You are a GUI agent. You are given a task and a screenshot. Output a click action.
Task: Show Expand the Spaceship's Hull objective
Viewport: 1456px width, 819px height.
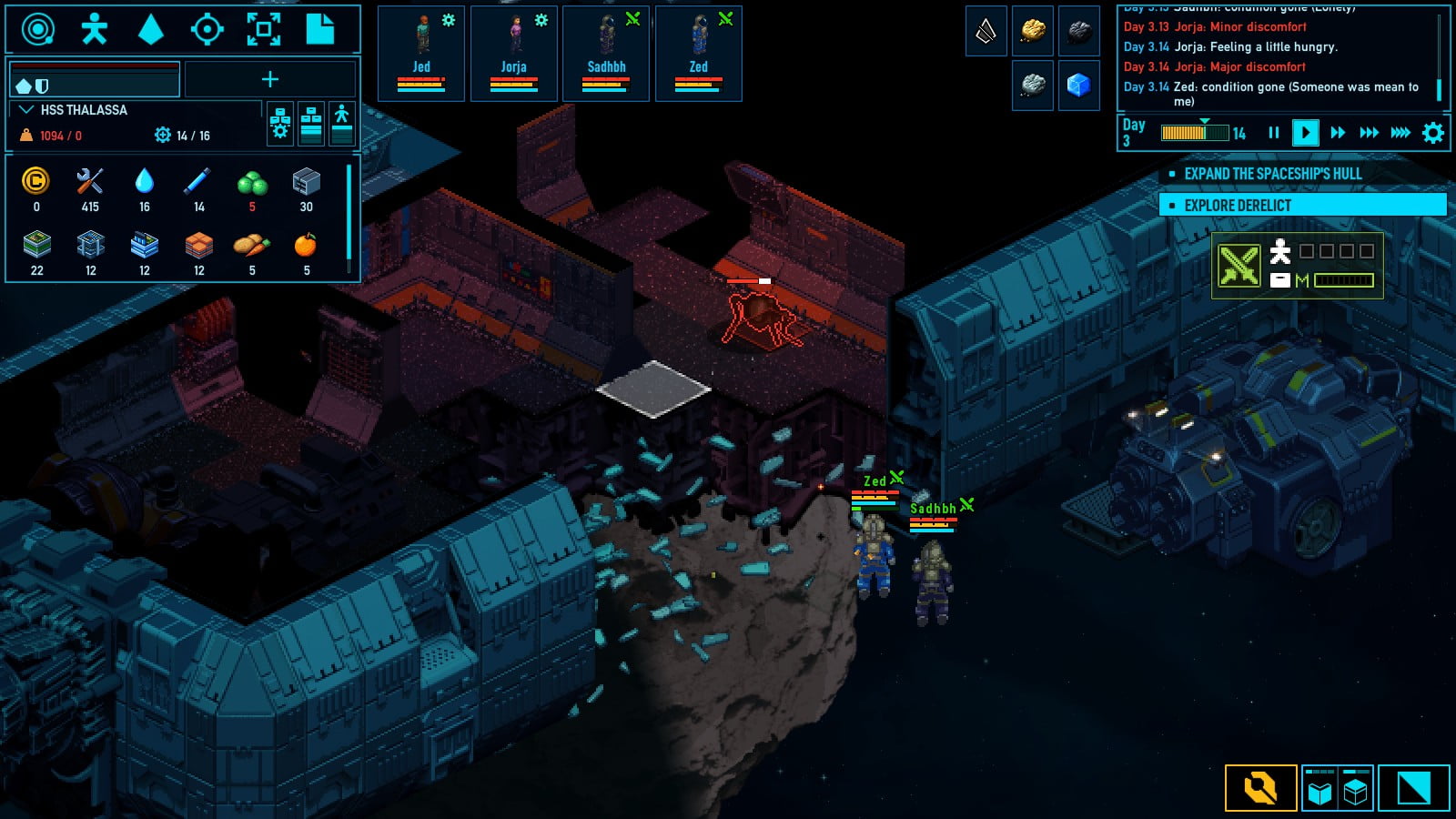tap(1302, 174)
